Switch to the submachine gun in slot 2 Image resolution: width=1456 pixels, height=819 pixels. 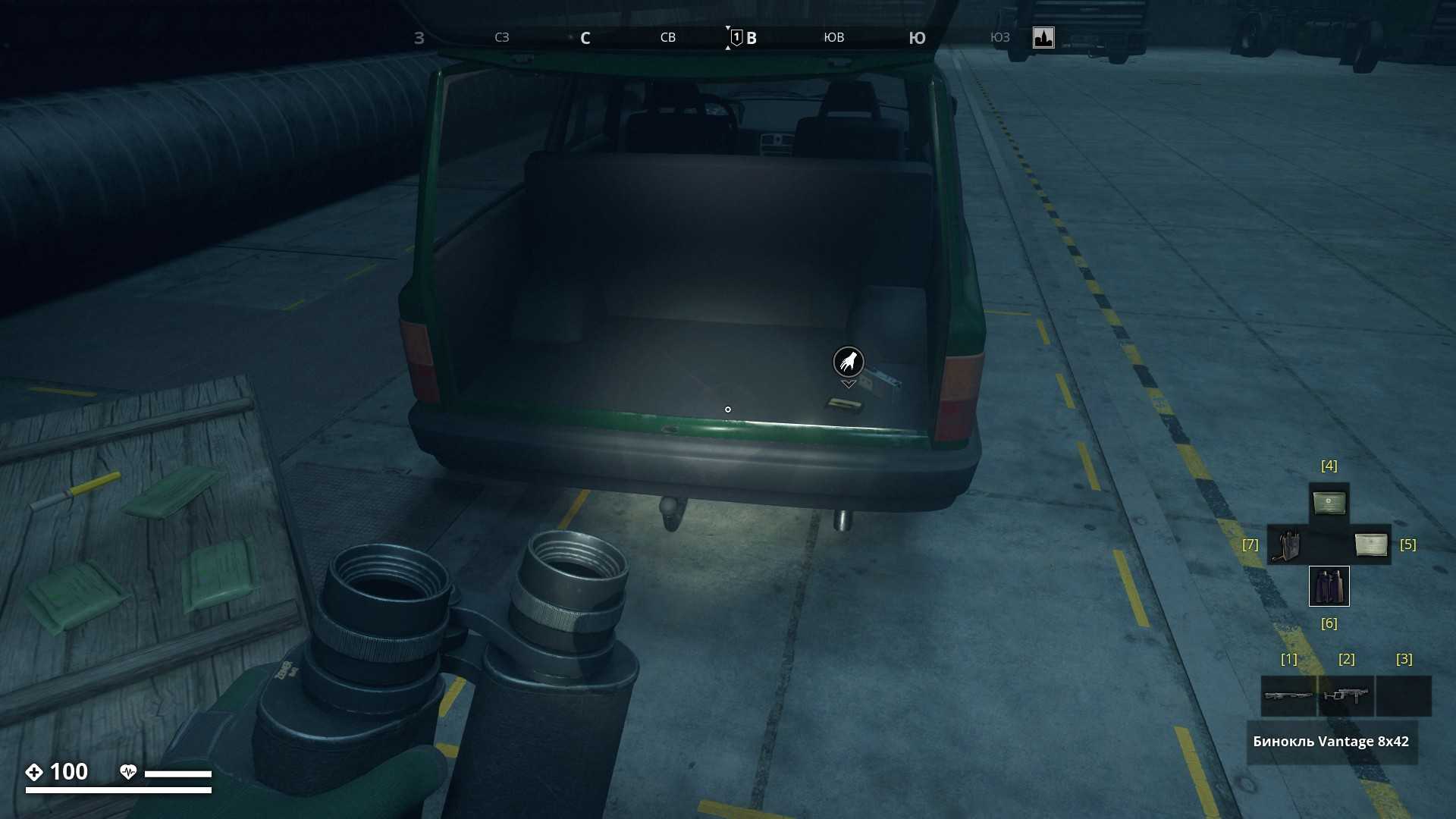point(1346,695)
